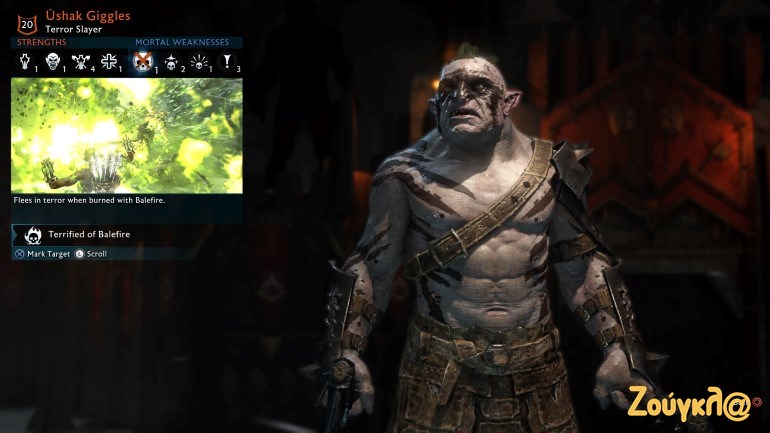The image size is (770, 433).
Task: Select the burst-shaped weakness icon
Action: click(199, 63)
